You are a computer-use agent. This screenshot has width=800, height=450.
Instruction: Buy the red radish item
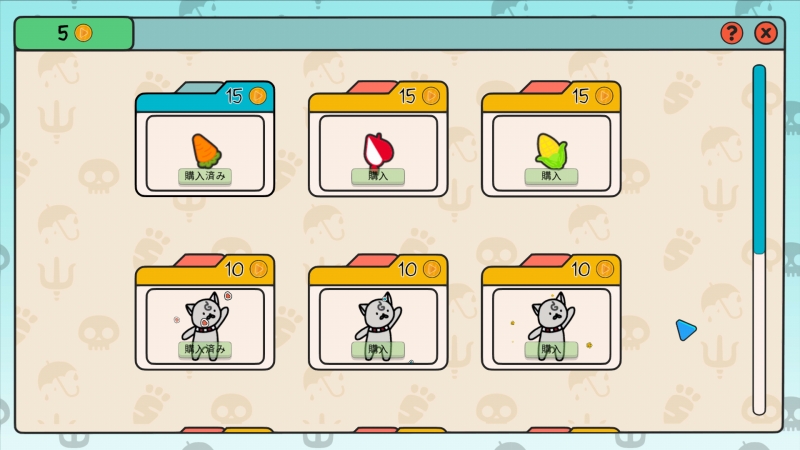[x=378, y=176]
